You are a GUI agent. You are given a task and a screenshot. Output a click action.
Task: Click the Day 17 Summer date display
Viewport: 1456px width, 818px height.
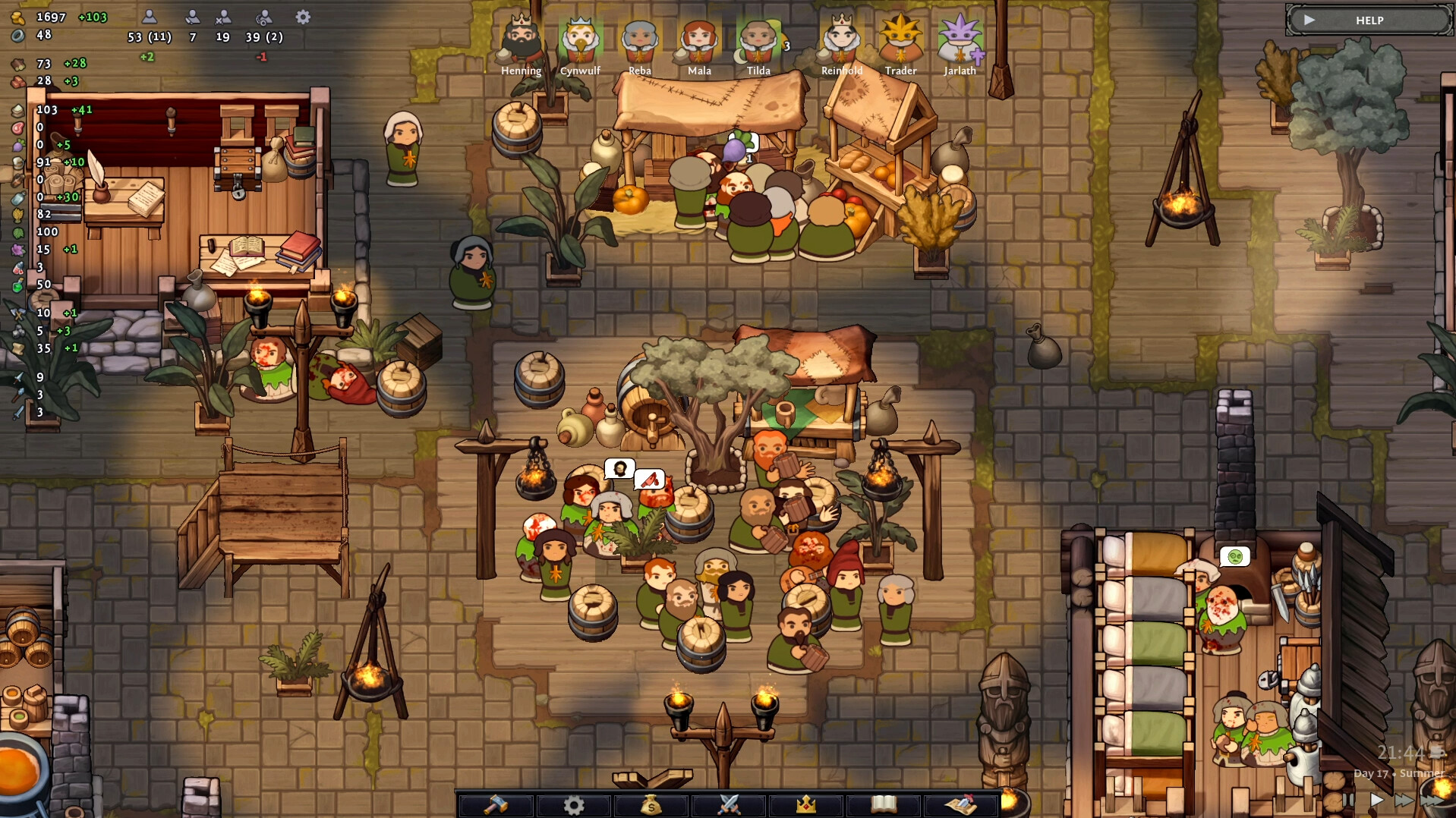(1398, 774)
